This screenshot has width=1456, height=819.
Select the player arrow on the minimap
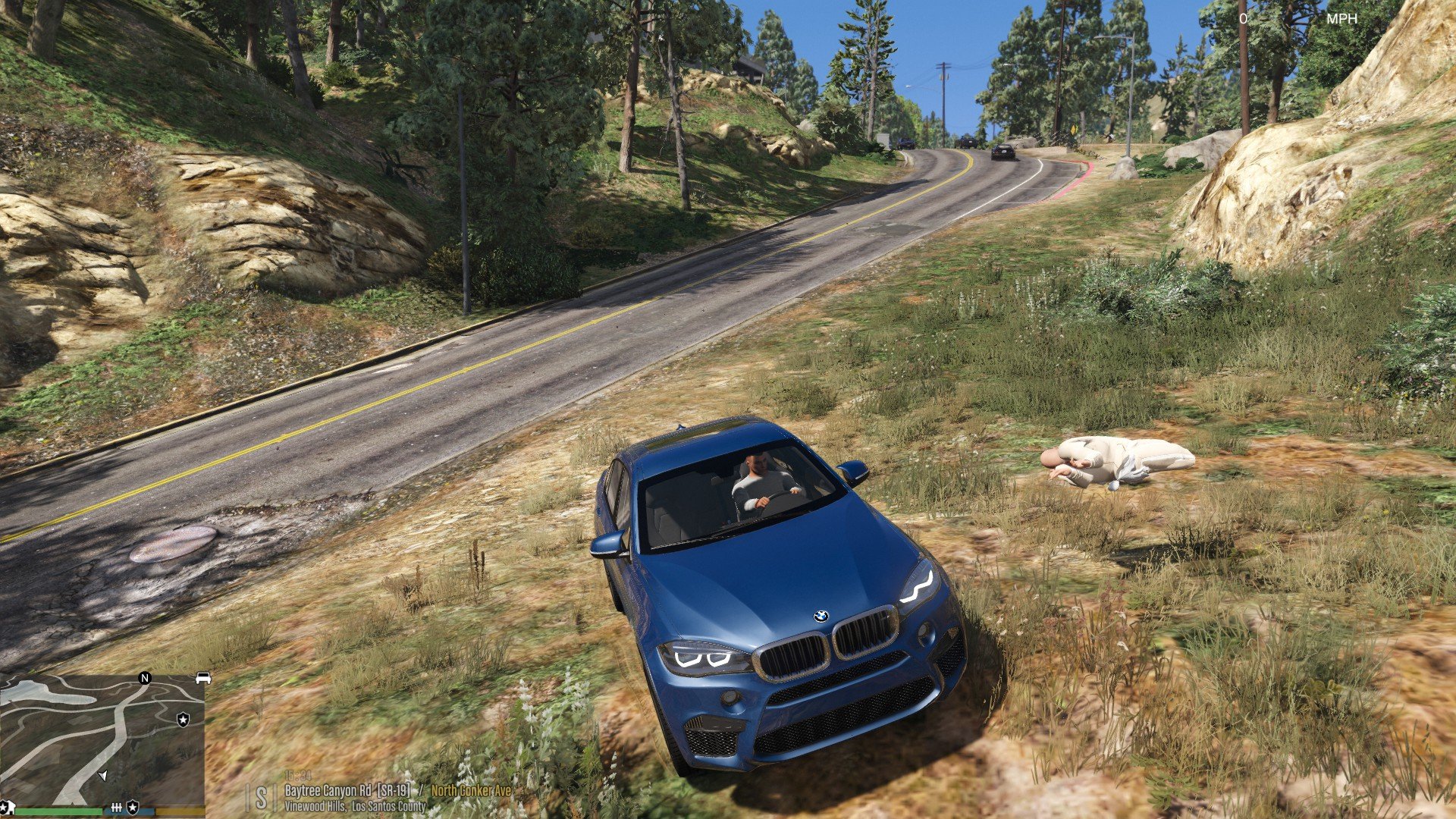tap(103, 776)
